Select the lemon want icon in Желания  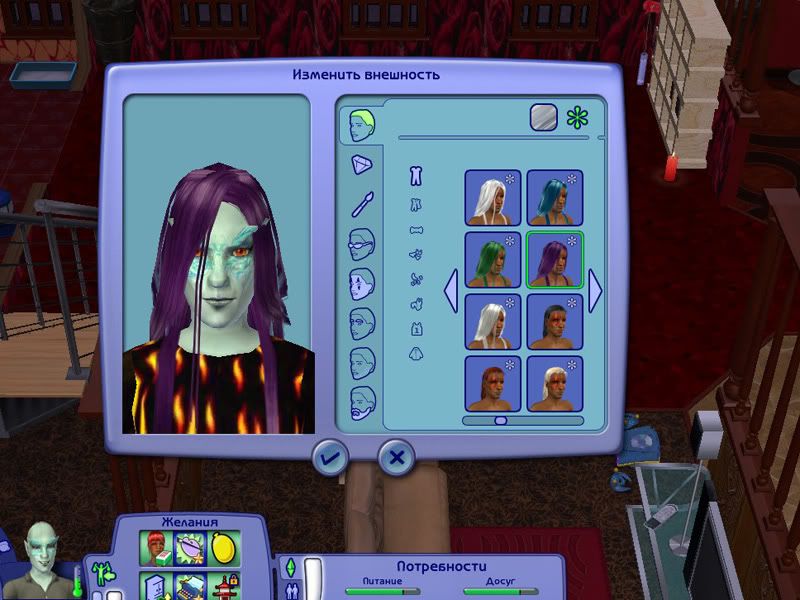(x=223, y=547)
